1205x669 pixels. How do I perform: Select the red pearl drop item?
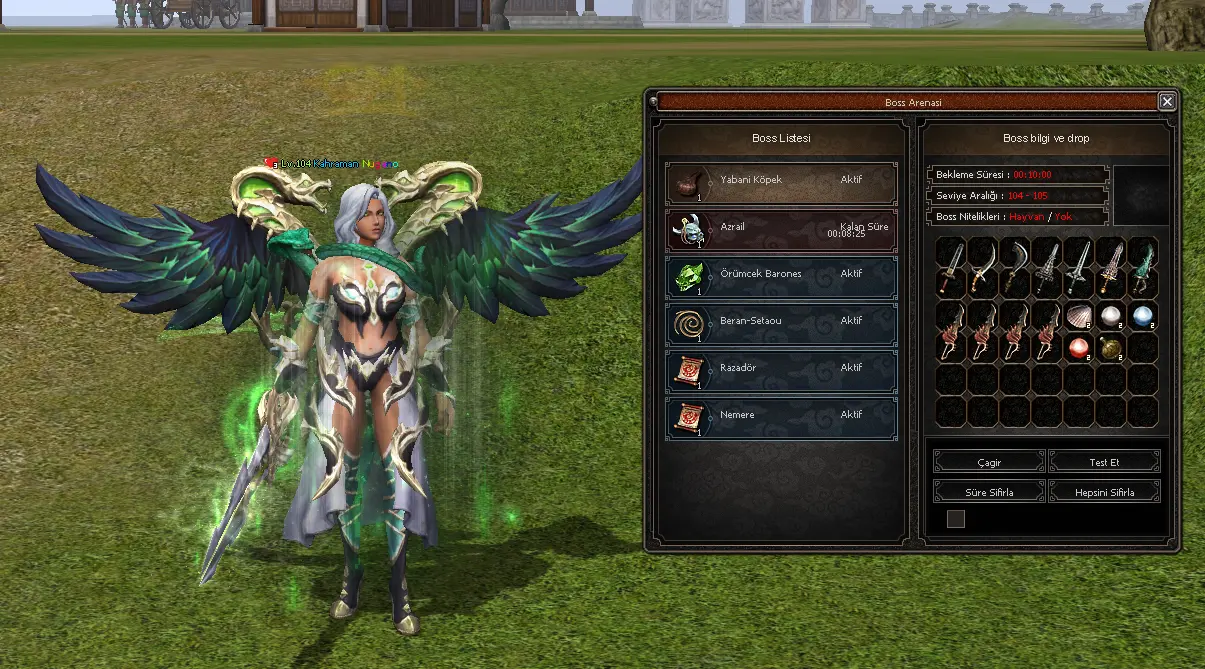tap(1078, 348)
